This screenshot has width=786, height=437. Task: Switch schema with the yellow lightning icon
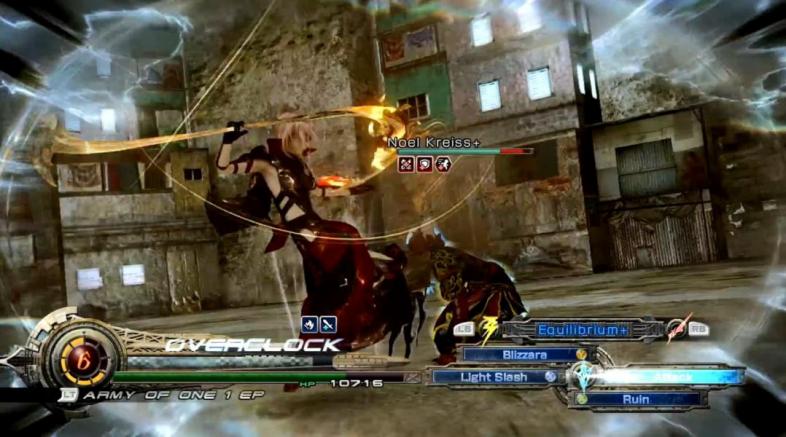coord(492,327)
